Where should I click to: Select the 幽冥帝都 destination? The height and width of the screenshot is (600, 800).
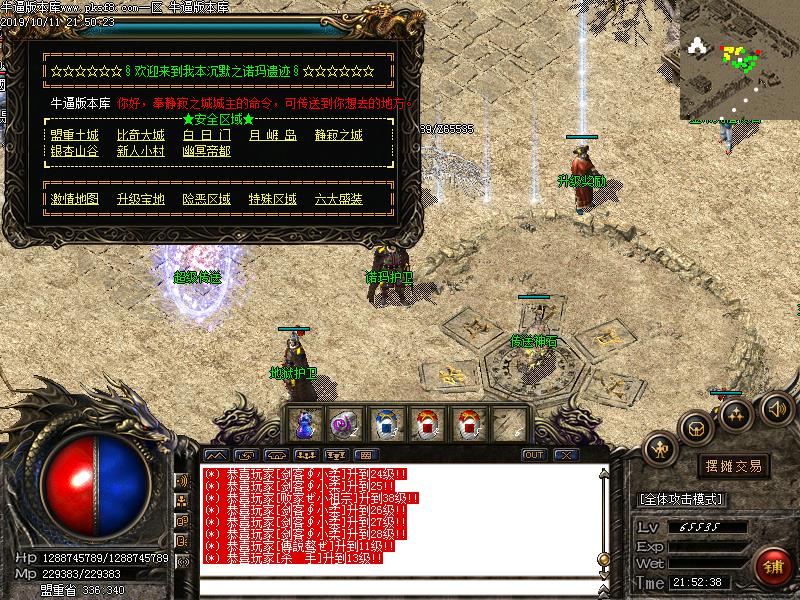click(207, 151)
